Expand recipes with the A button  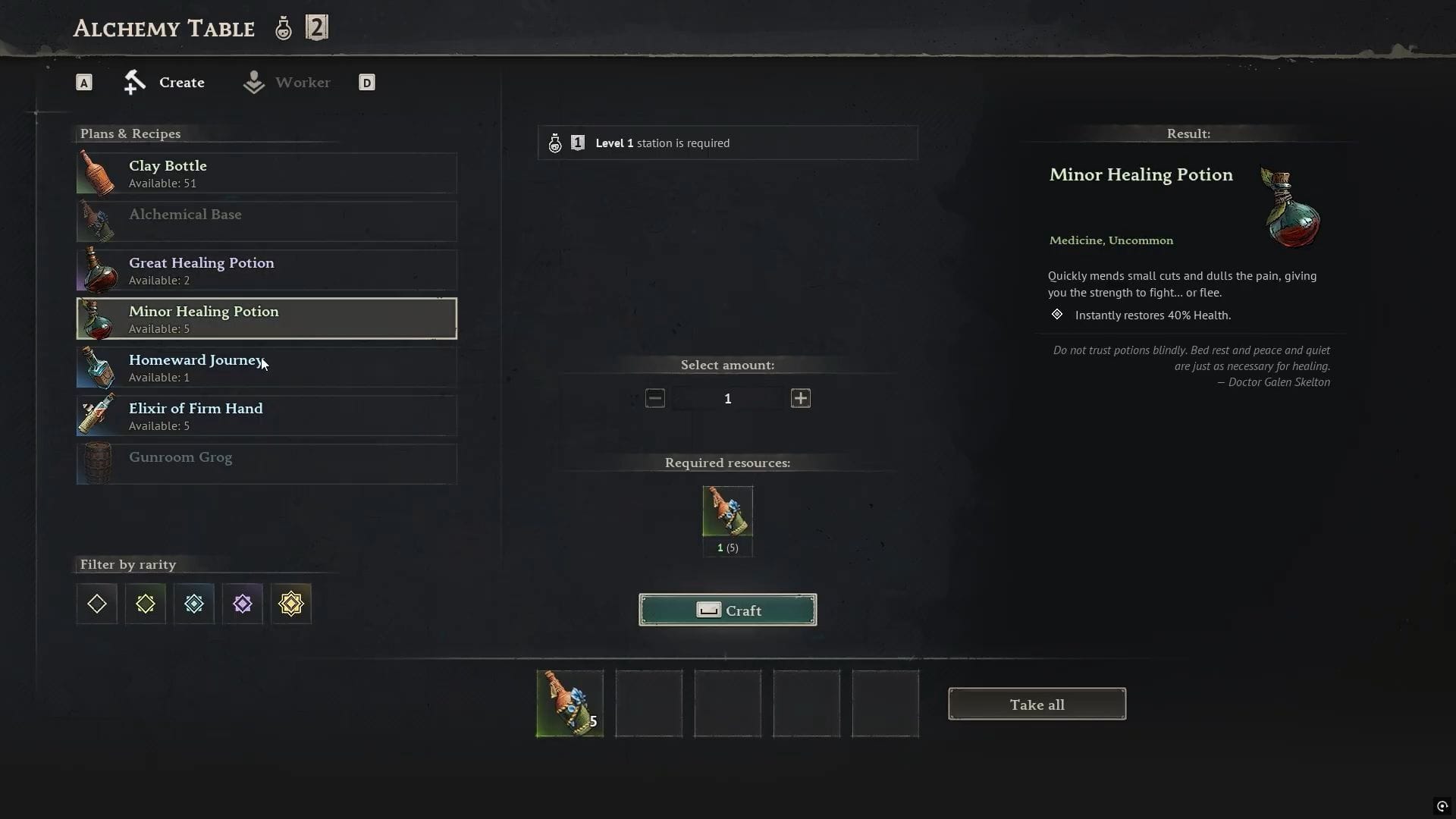(x=83, y=82)
